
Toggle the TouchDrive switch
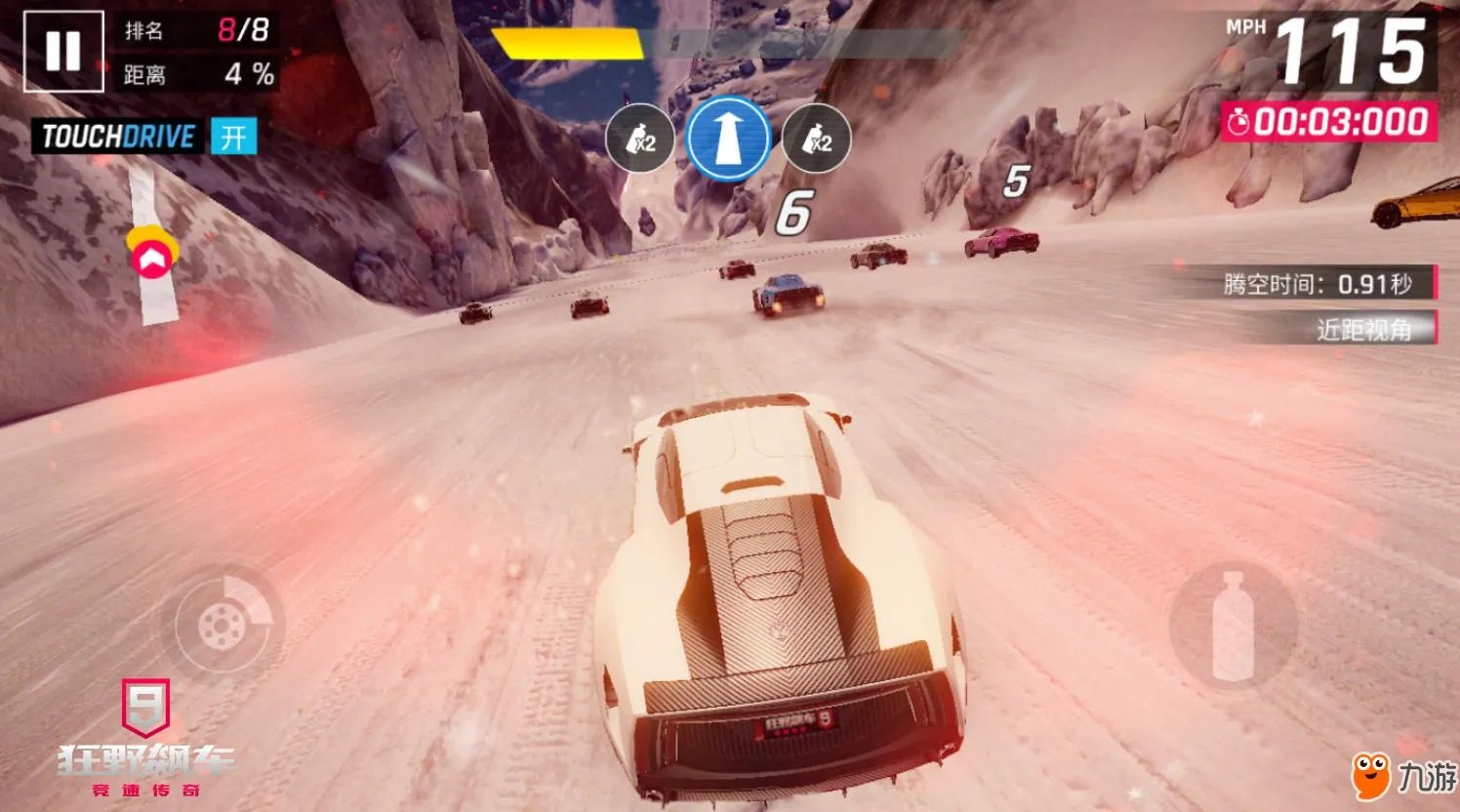click(232, 137)
